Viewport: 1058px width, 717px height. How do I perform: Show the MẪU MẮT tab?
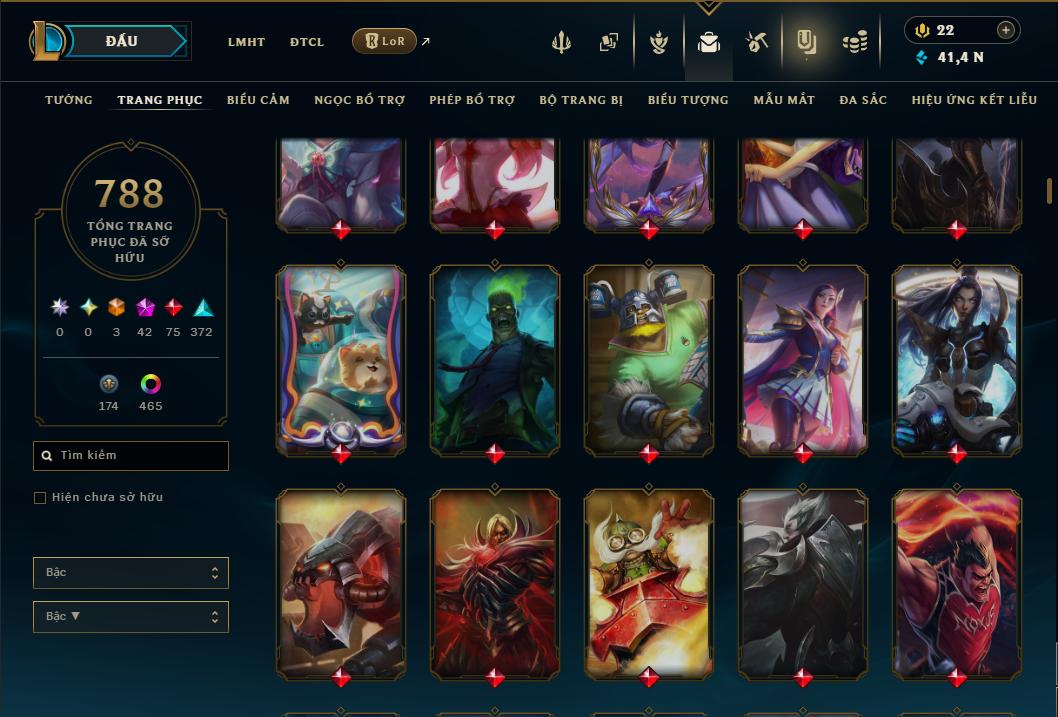point(784,100)
